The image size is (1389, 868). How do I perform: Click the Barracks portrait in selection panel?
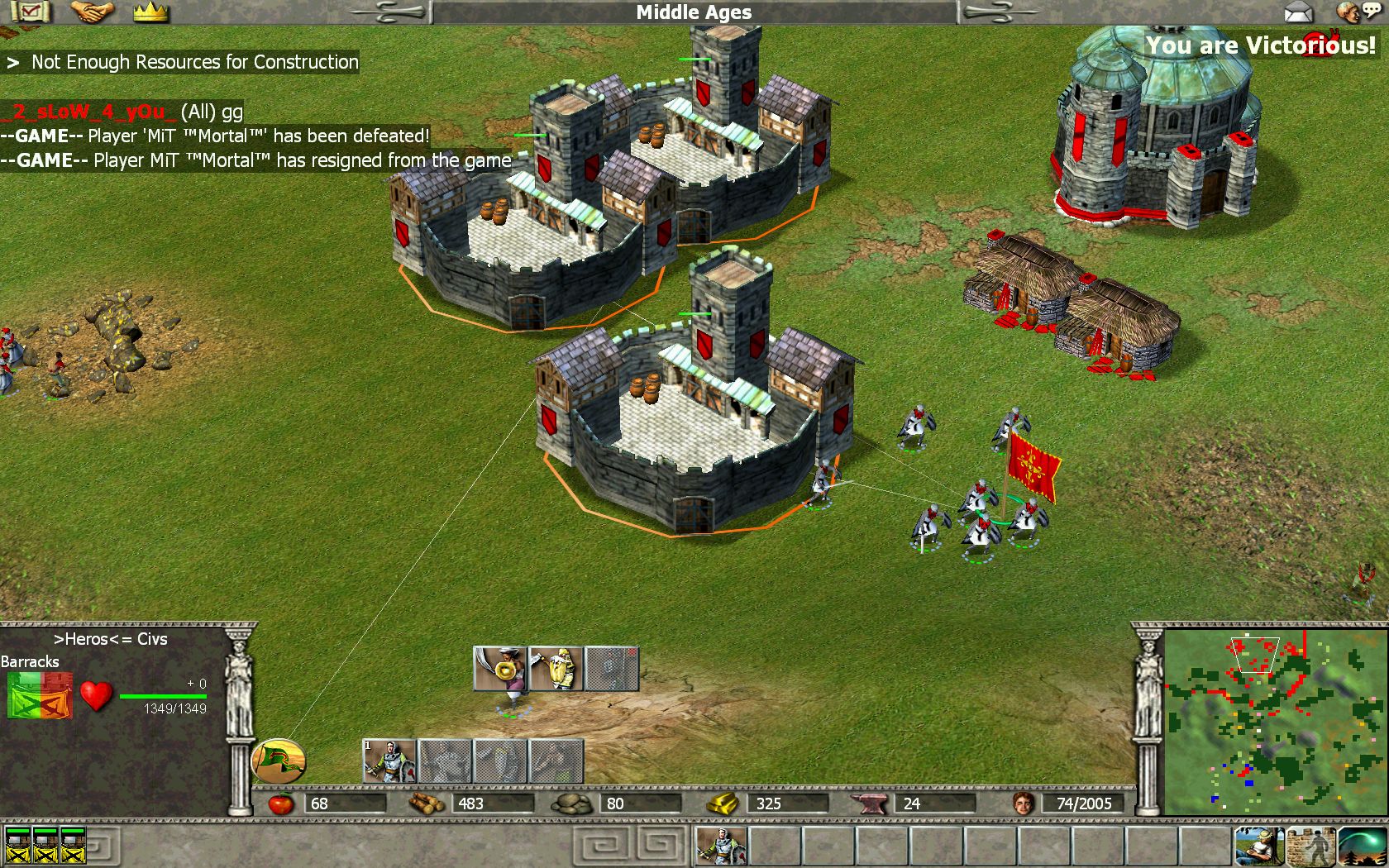click(x=40, y=695)
